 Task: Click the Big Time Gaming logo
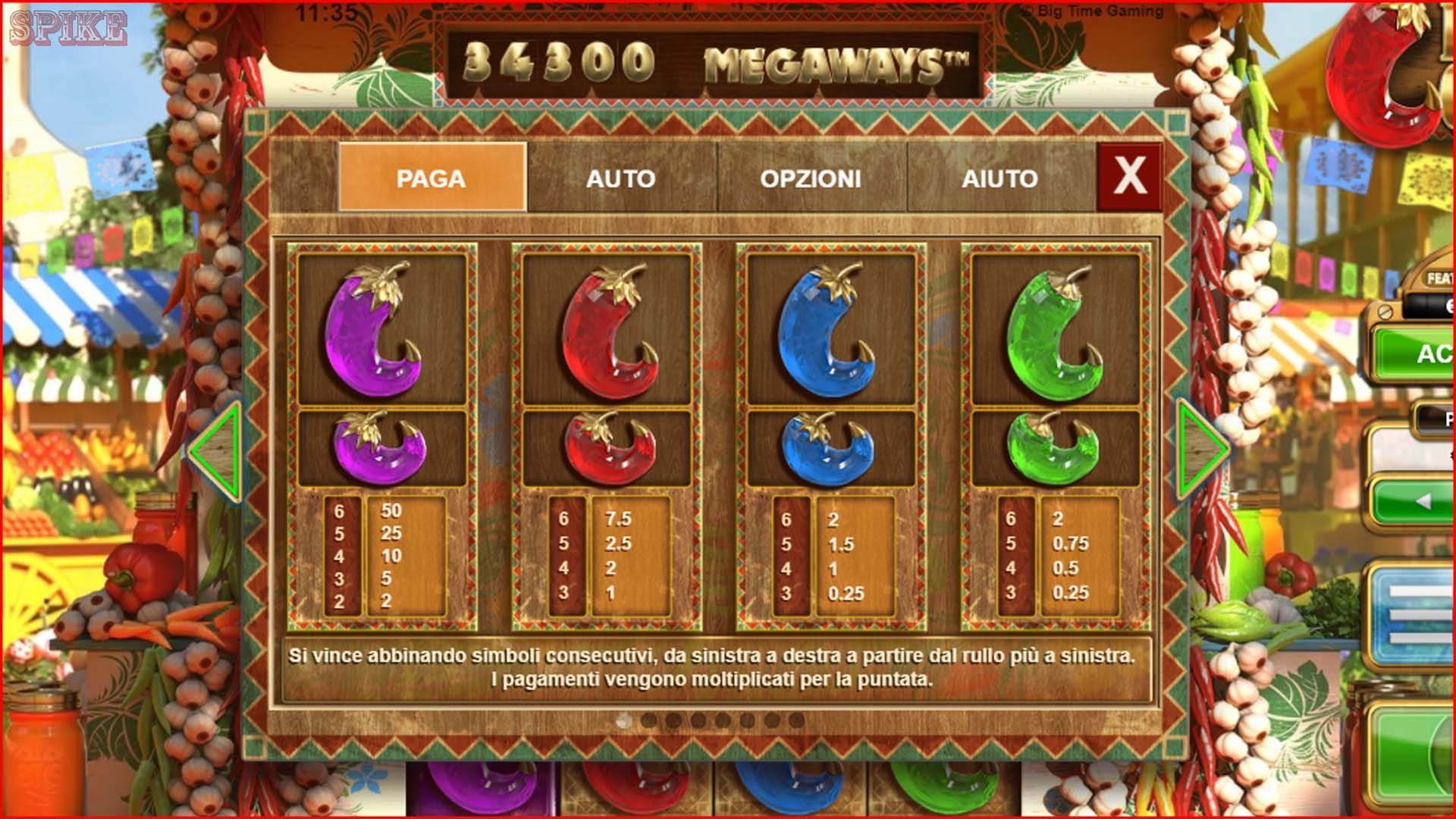pos(1092,12)
